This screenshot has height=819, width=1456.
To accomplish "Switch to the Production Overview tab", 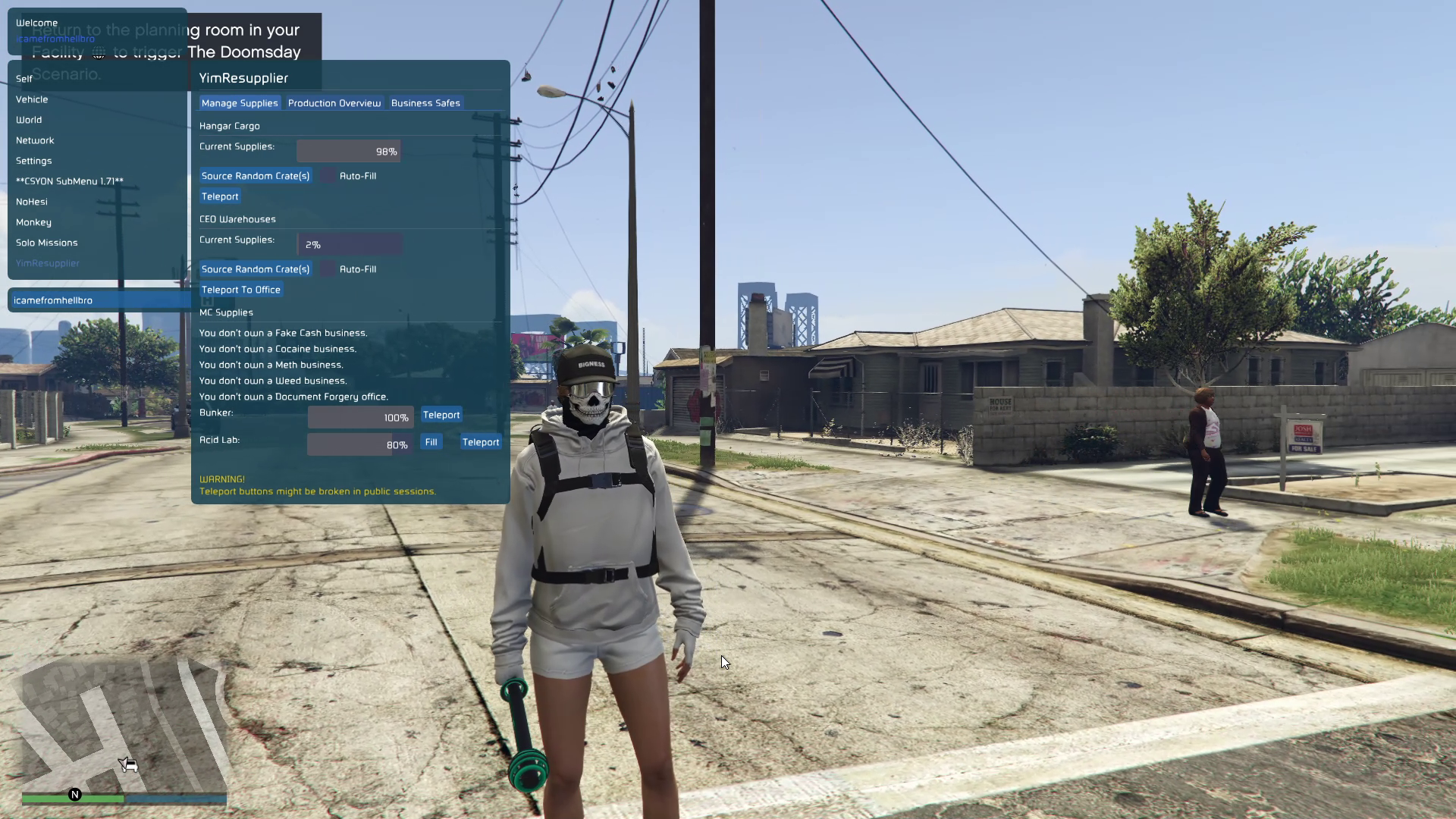I will tap(334, 103).
